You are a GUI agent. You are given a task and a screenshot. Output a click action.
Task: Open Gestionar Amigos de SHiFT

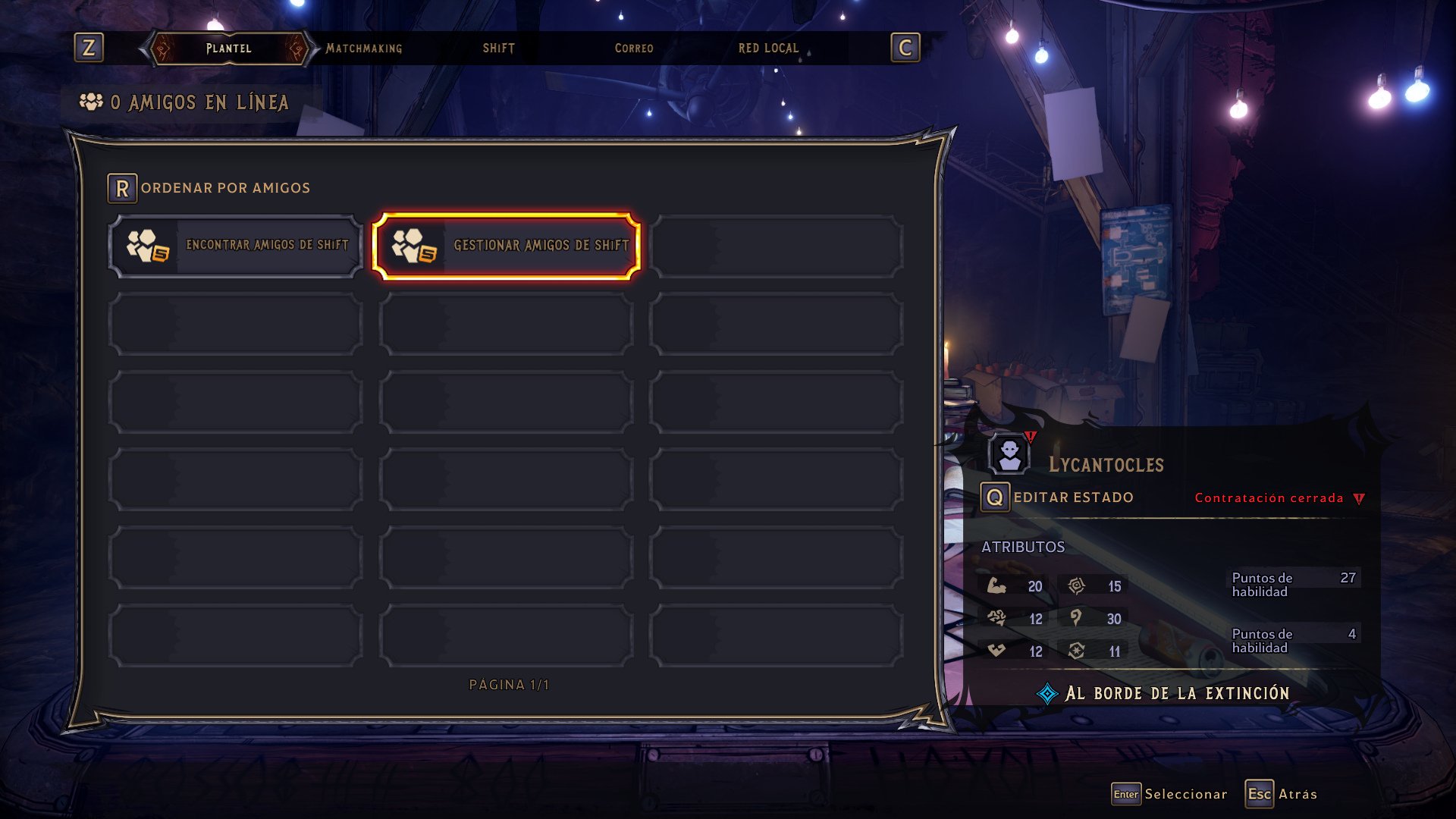coord(506,246)
